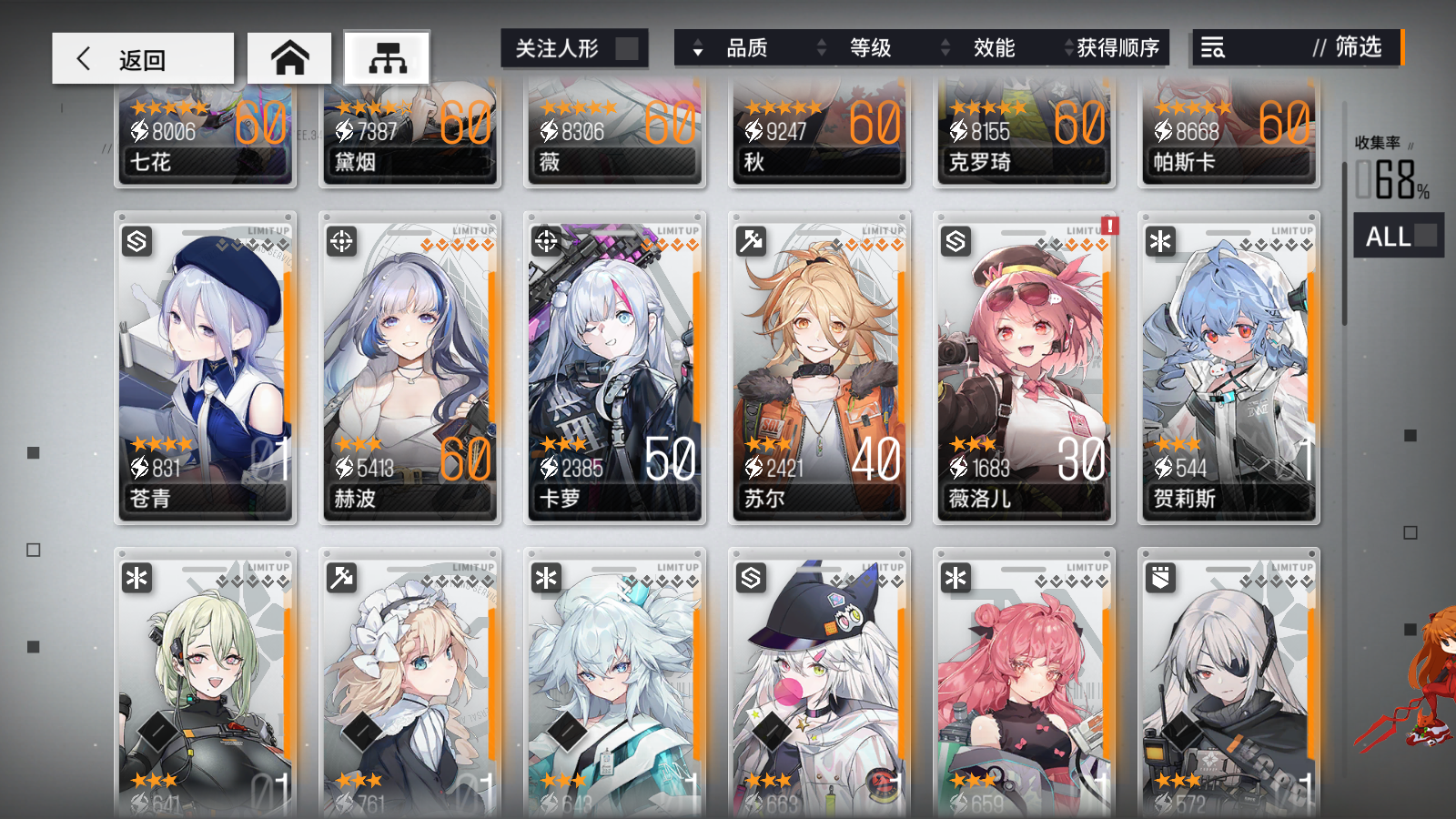Switch to the formation grid view tab
The image size is (1456, 819).
(x=387, y=56)
